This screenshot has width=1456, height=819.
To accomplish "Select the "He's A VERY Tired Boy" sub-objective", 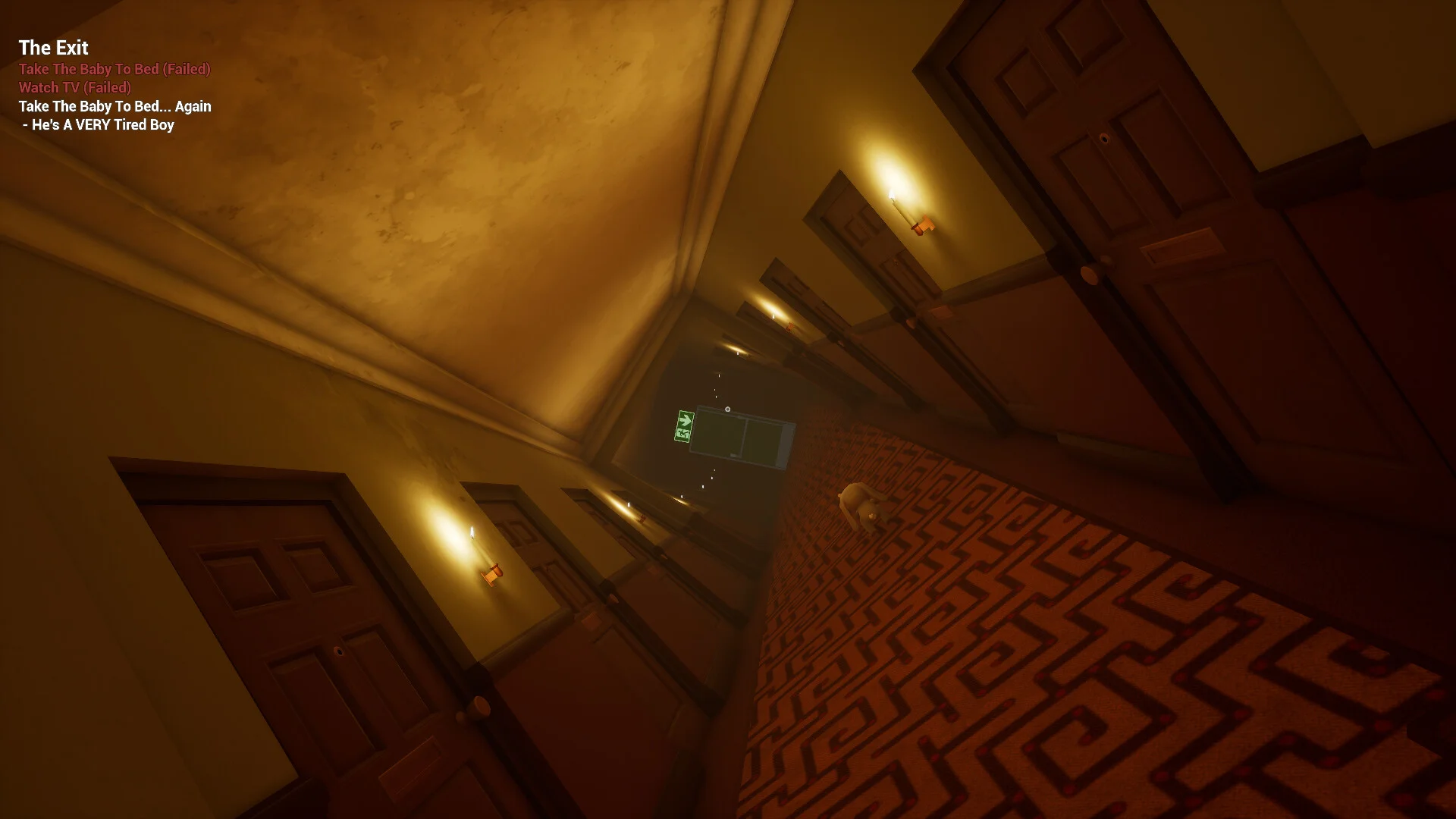I will click(102, 125).
